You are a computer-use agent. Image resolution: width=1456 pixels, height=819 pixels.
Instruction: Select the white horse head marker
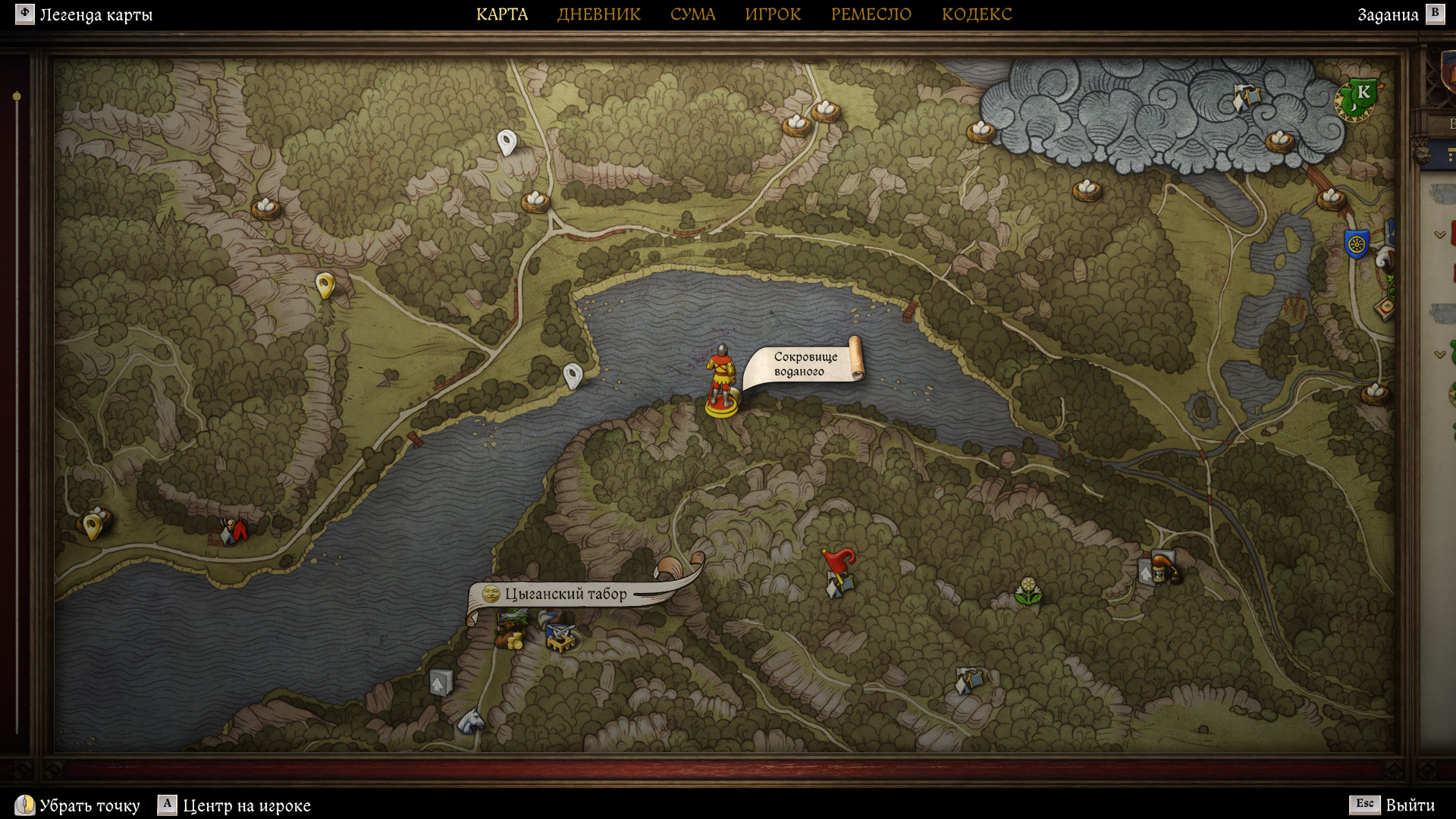[x=471, y=720]
